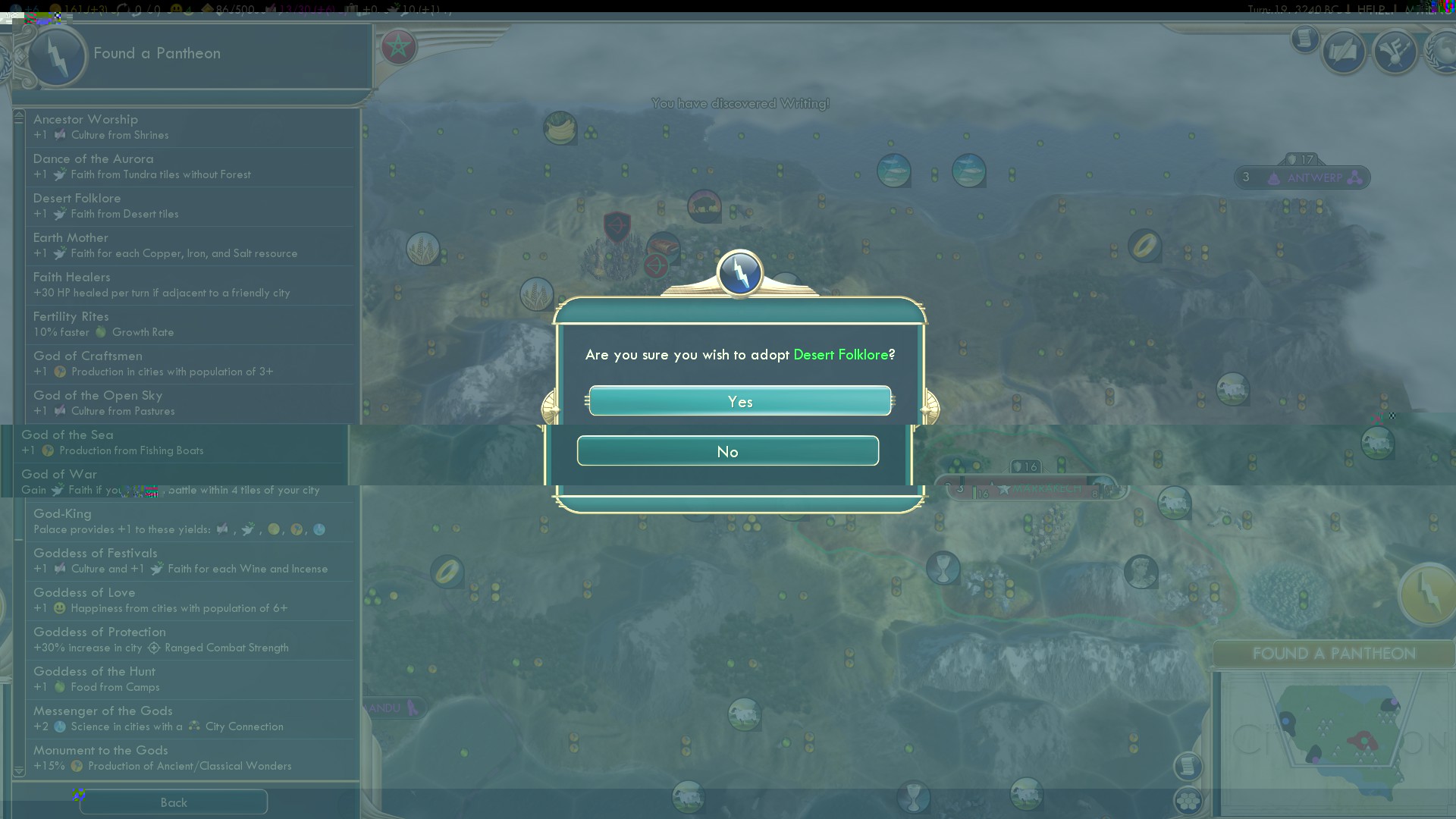Choose the God-King pantheon
The width and height of the screenshot is (1456, 819).
190,522
